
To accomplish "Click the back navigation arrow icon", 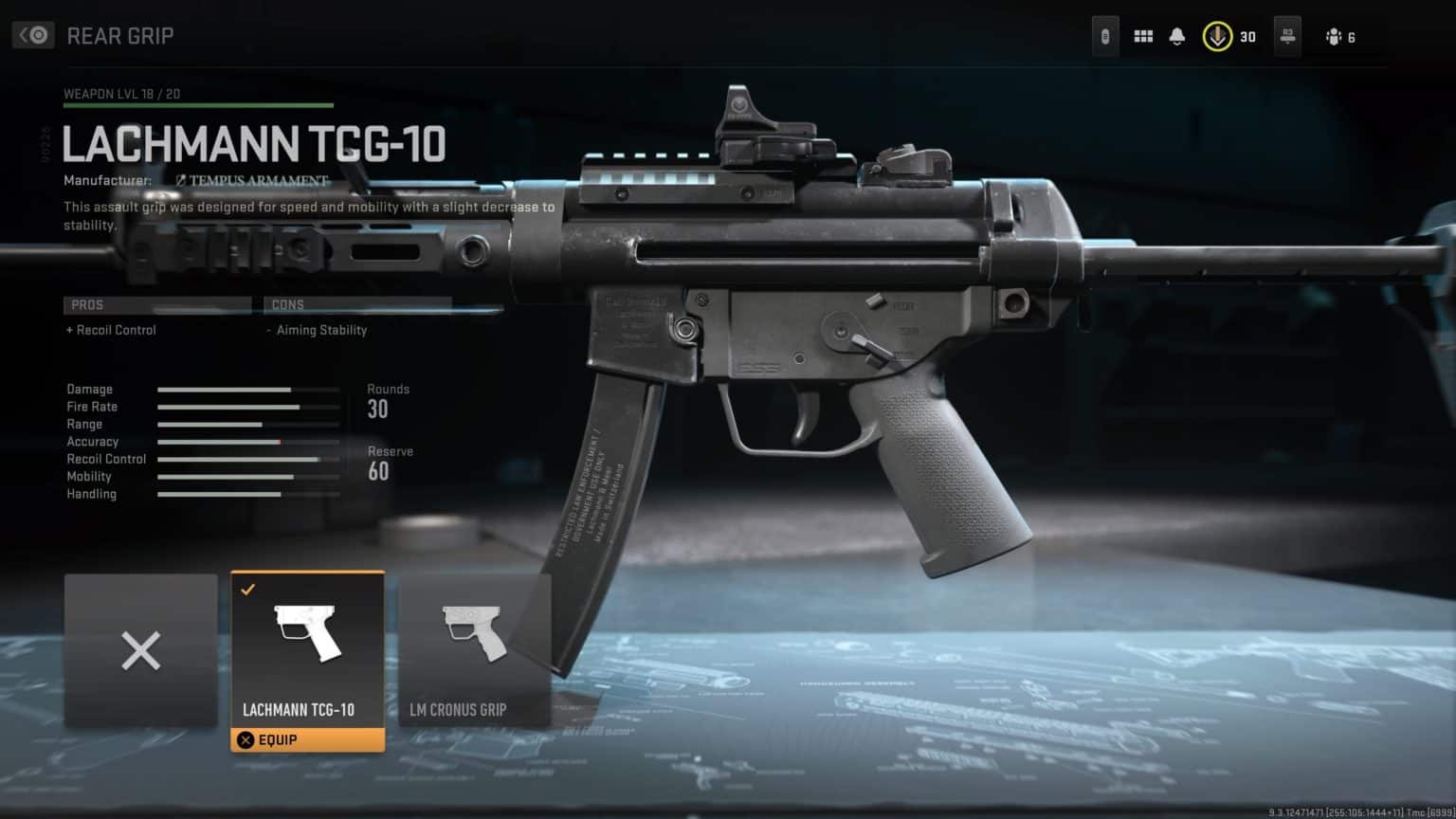I will (x=31, y=34).
